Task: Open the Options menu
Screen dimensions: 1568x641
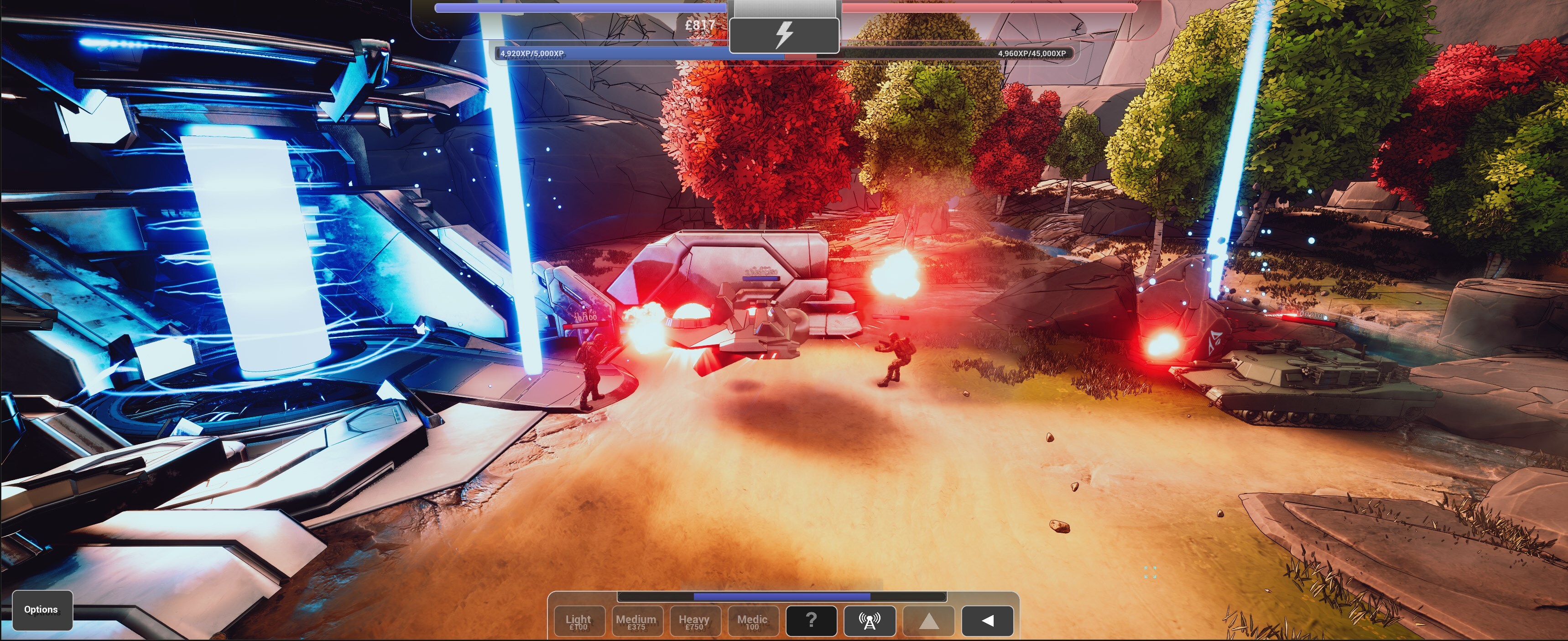Action: (x=42, y=610)
